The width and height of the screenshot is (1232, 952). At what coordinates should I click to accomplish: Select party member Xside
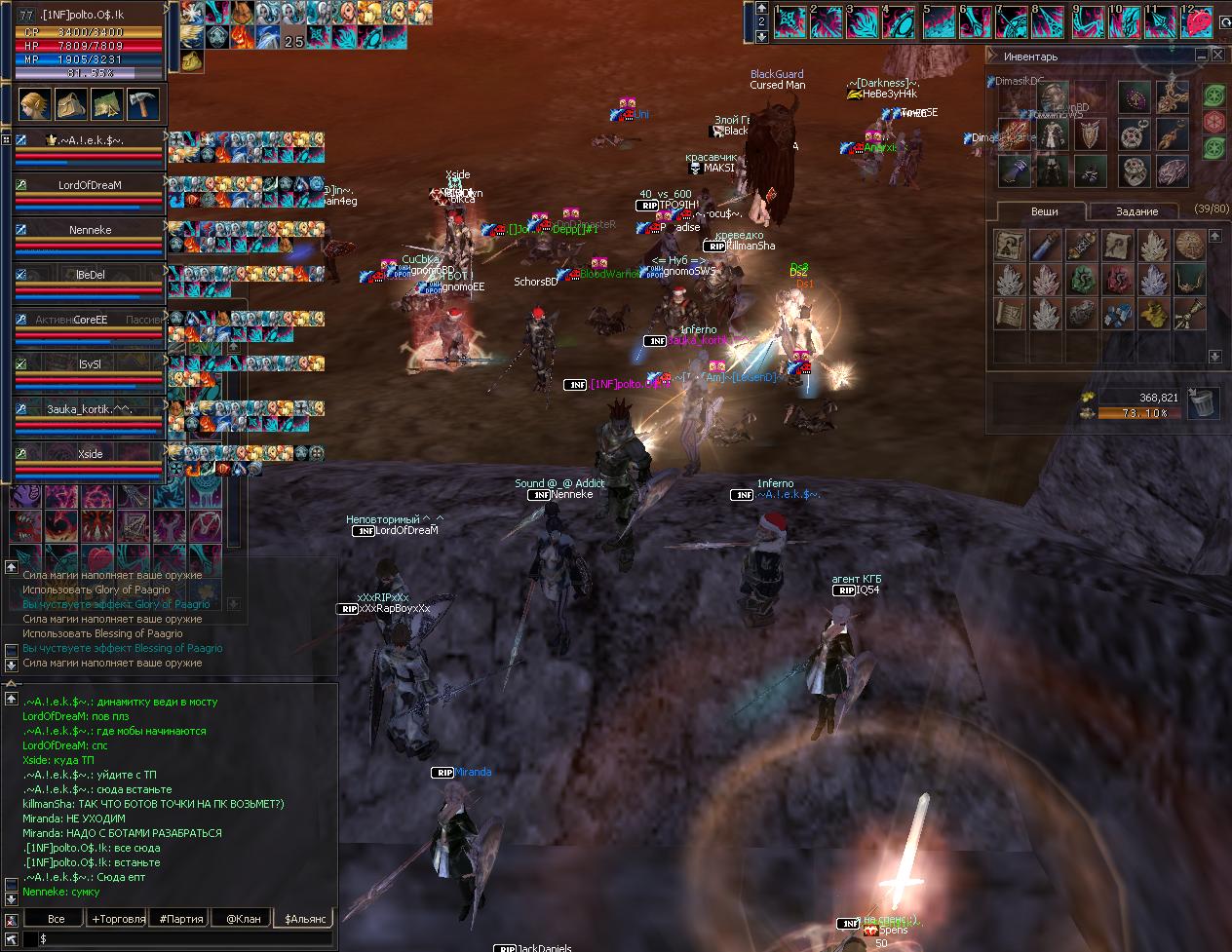[x=90, y=454]
